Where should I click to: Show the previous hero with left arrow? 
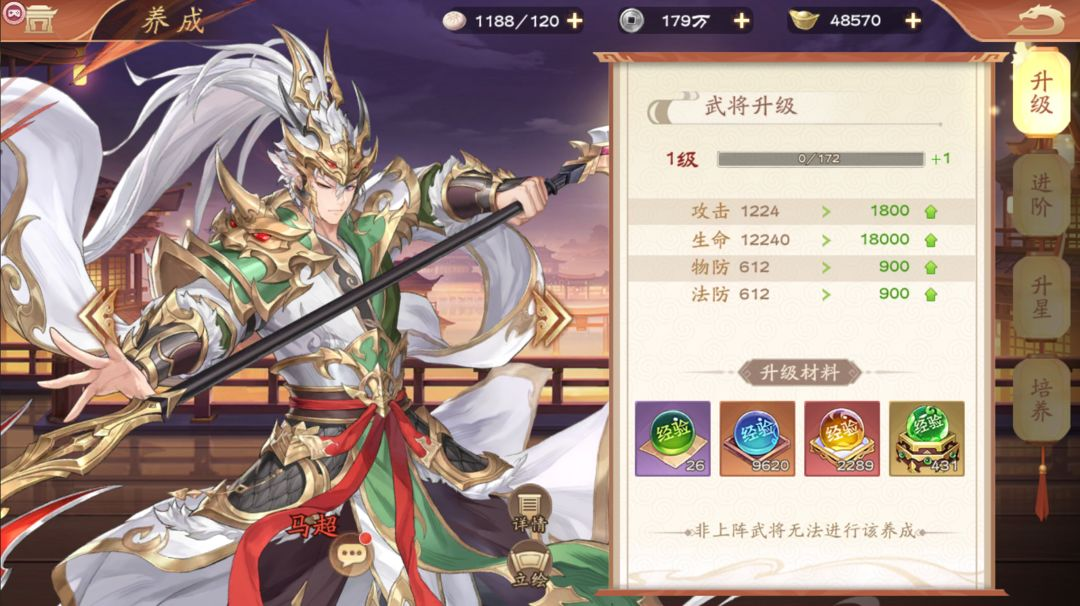pyautogui.click(x=99, y=317)
